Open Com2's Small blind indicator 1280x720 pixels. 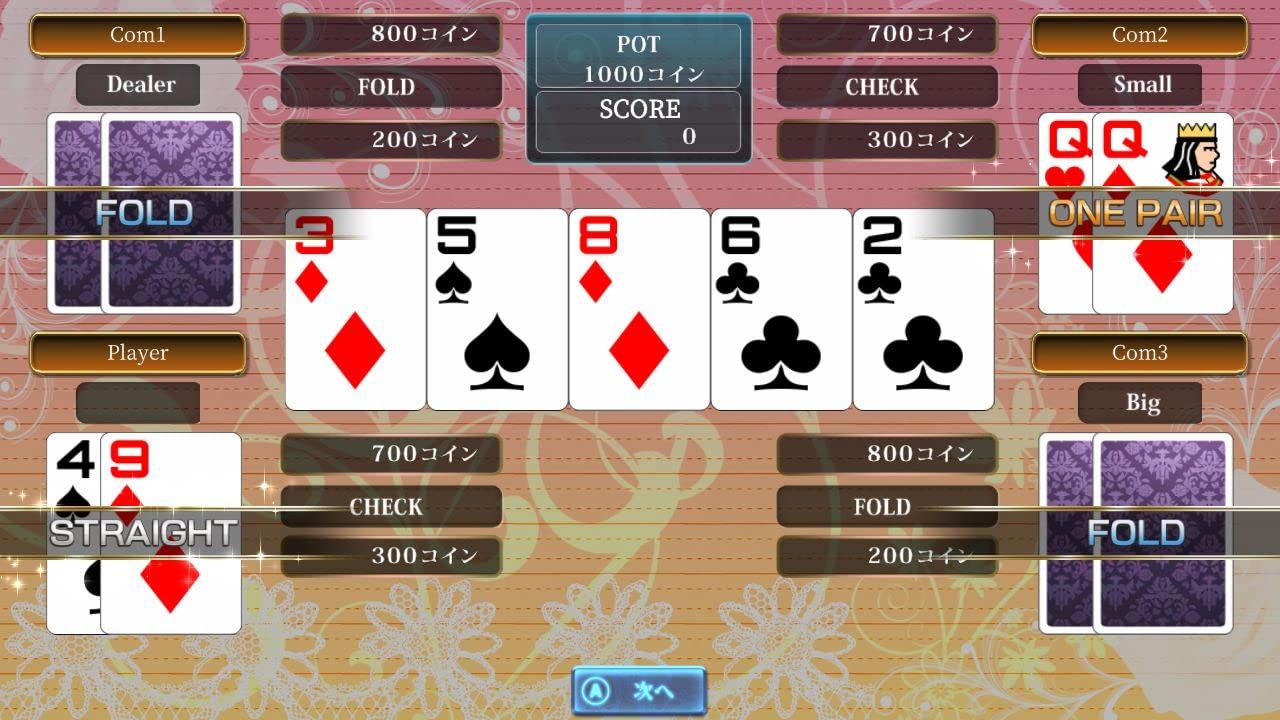coord(1141,84)
